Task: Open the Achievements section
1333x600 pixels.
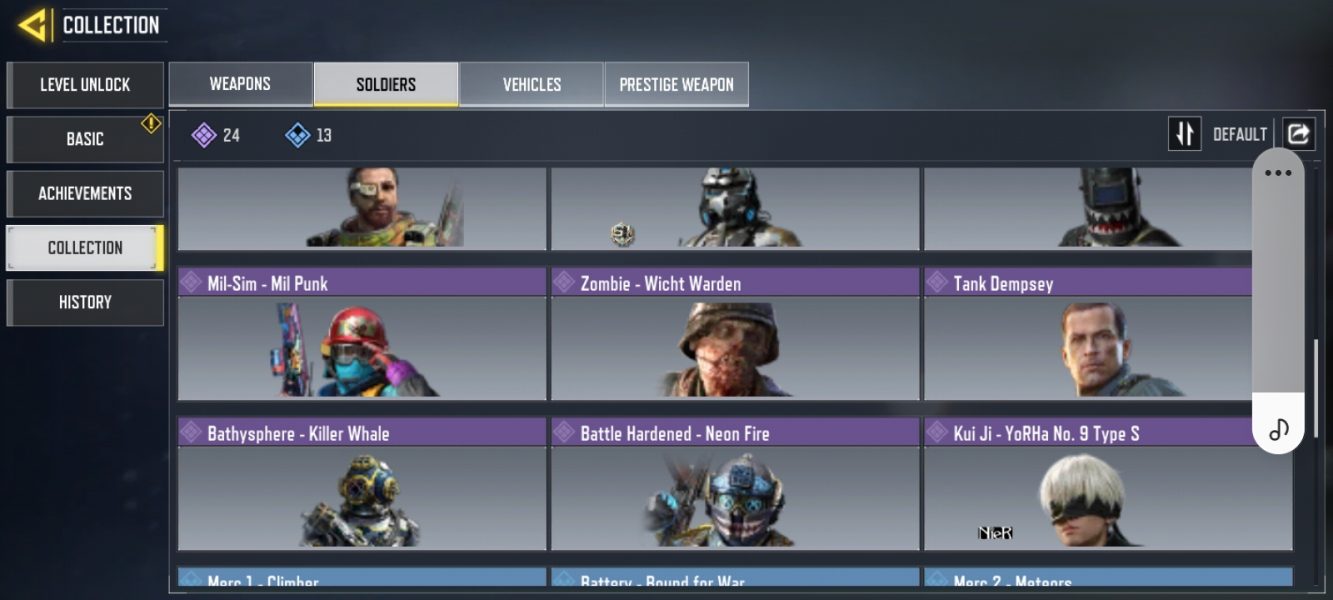Action: 85,193
